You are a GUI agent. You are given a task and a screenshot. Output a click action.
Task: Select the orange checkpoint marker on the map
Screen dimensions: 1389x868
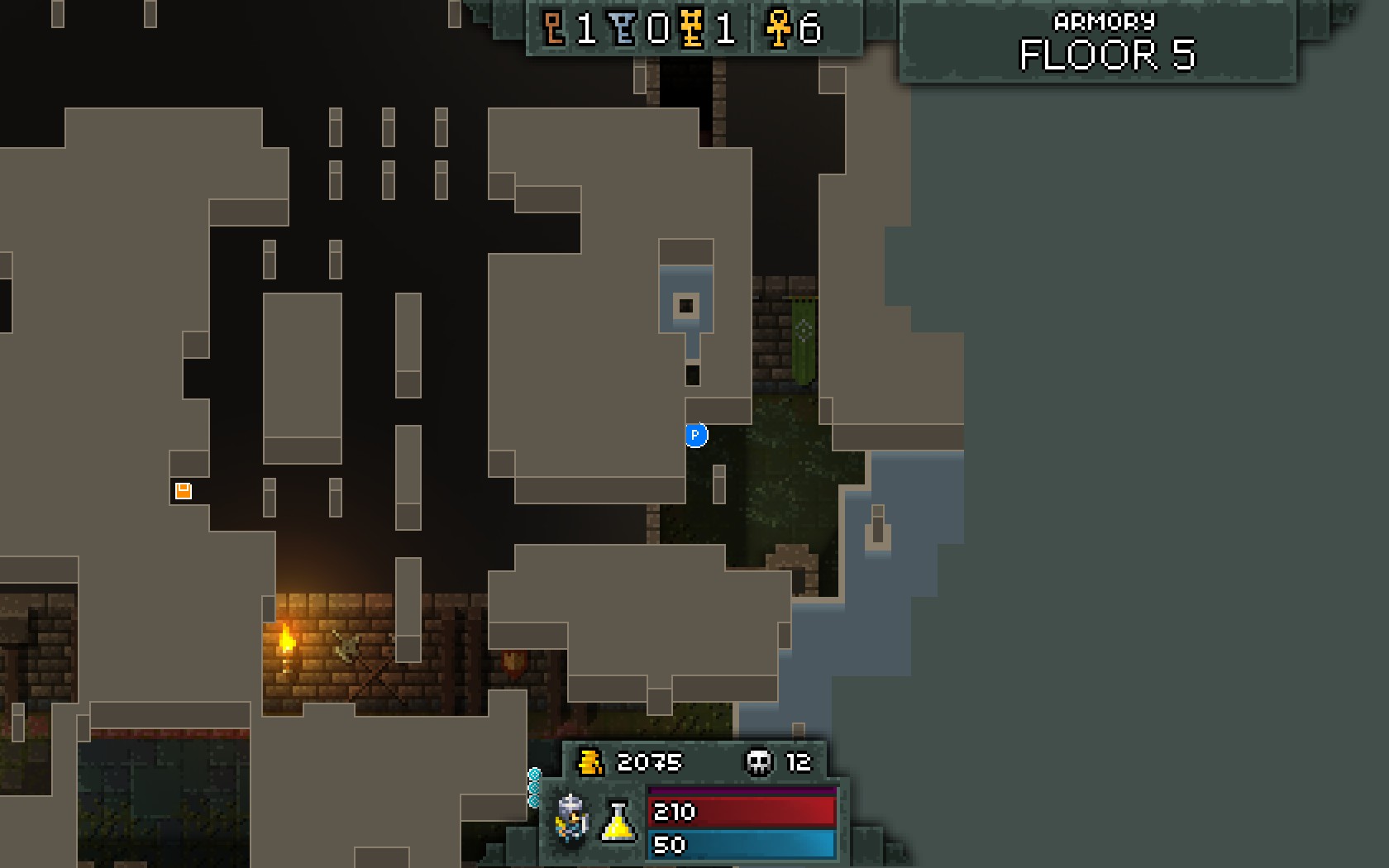click(184, 491)
